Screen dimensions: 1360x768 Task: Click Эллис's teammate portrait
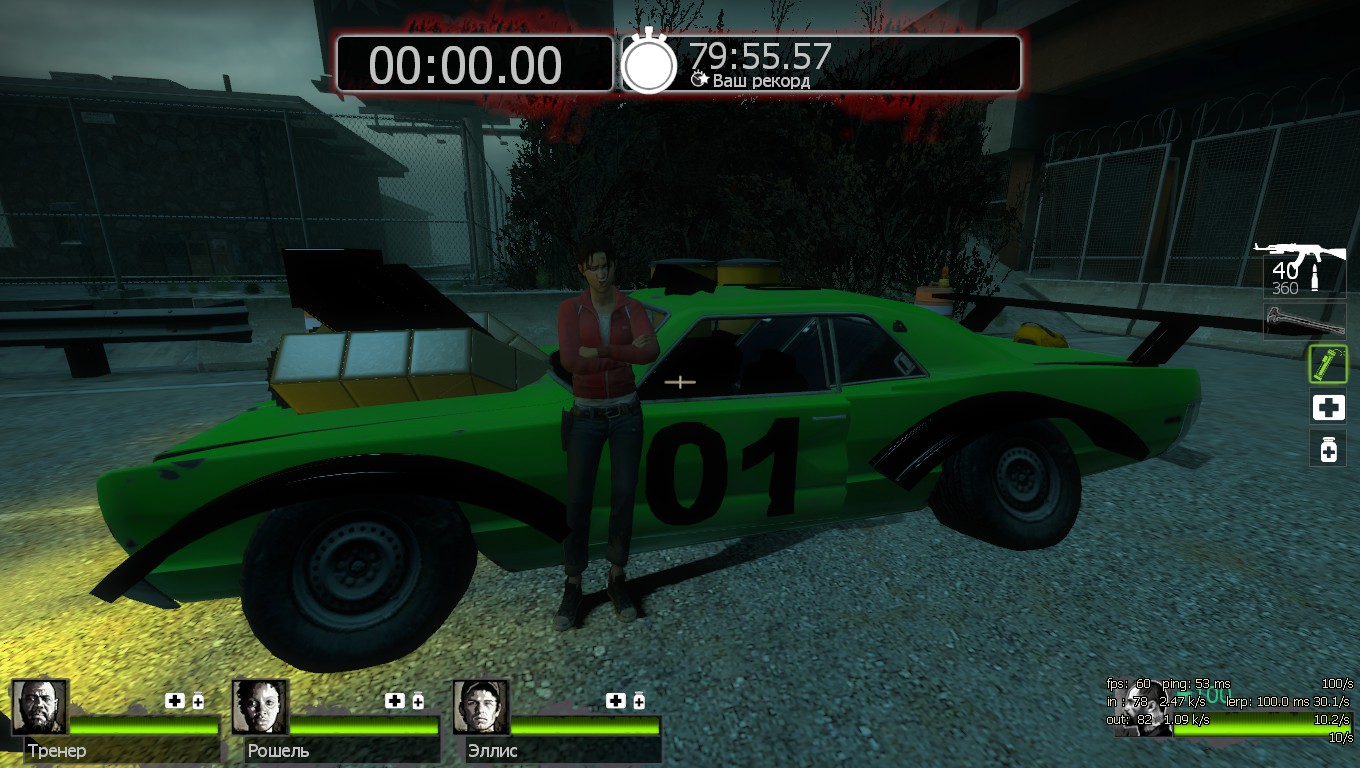481,707
